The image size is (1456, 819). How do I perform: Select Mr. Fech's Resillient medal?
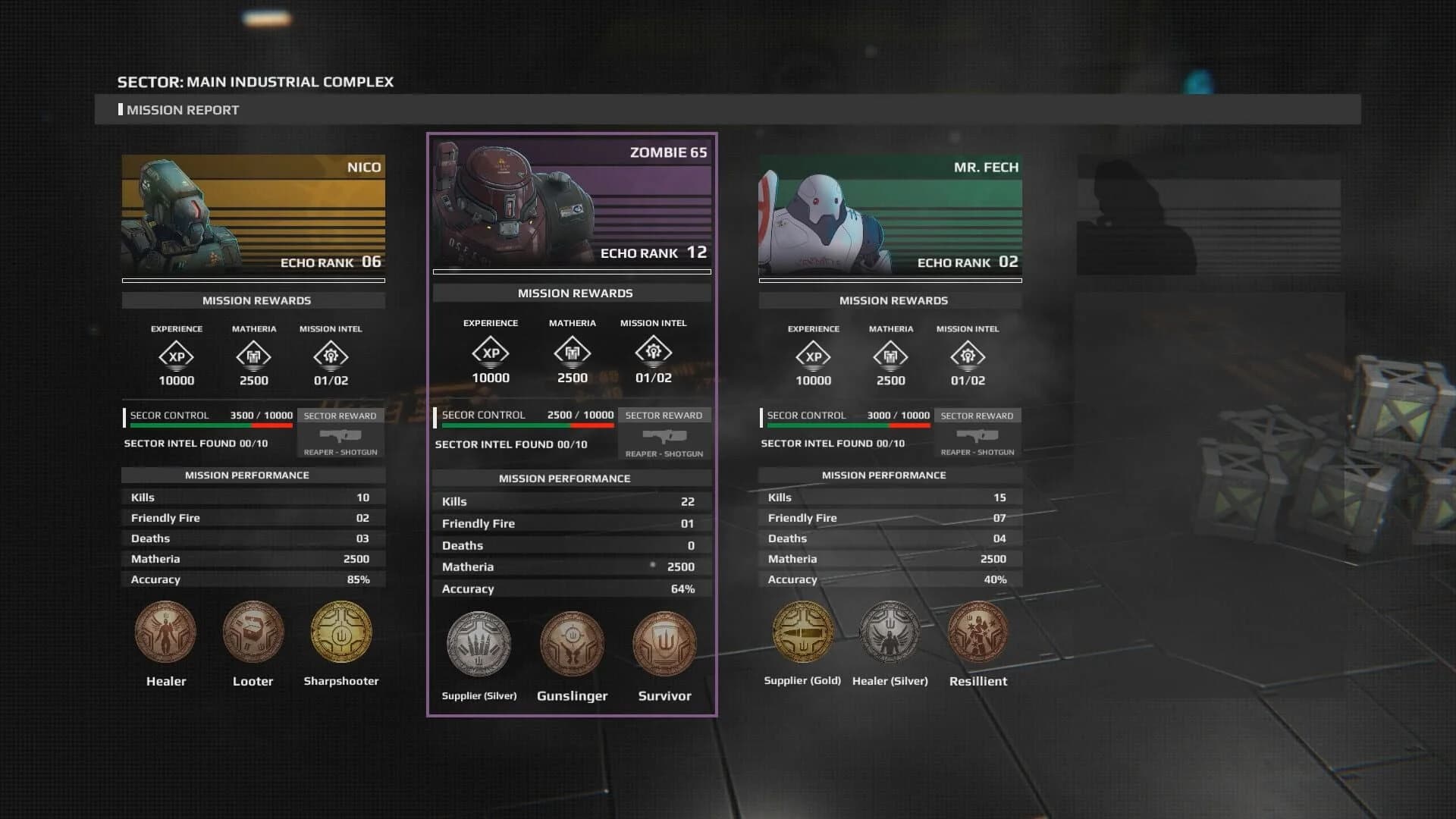[x=978, y=631]
